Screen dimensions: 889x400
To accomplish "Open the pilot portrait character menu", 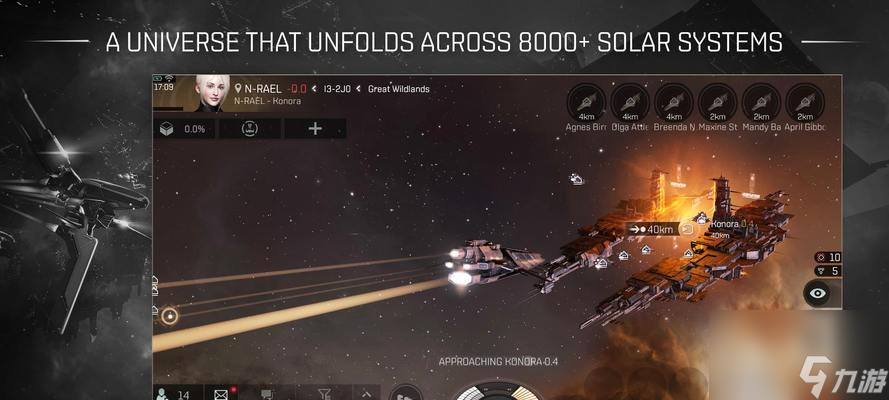I will point(212,92).
